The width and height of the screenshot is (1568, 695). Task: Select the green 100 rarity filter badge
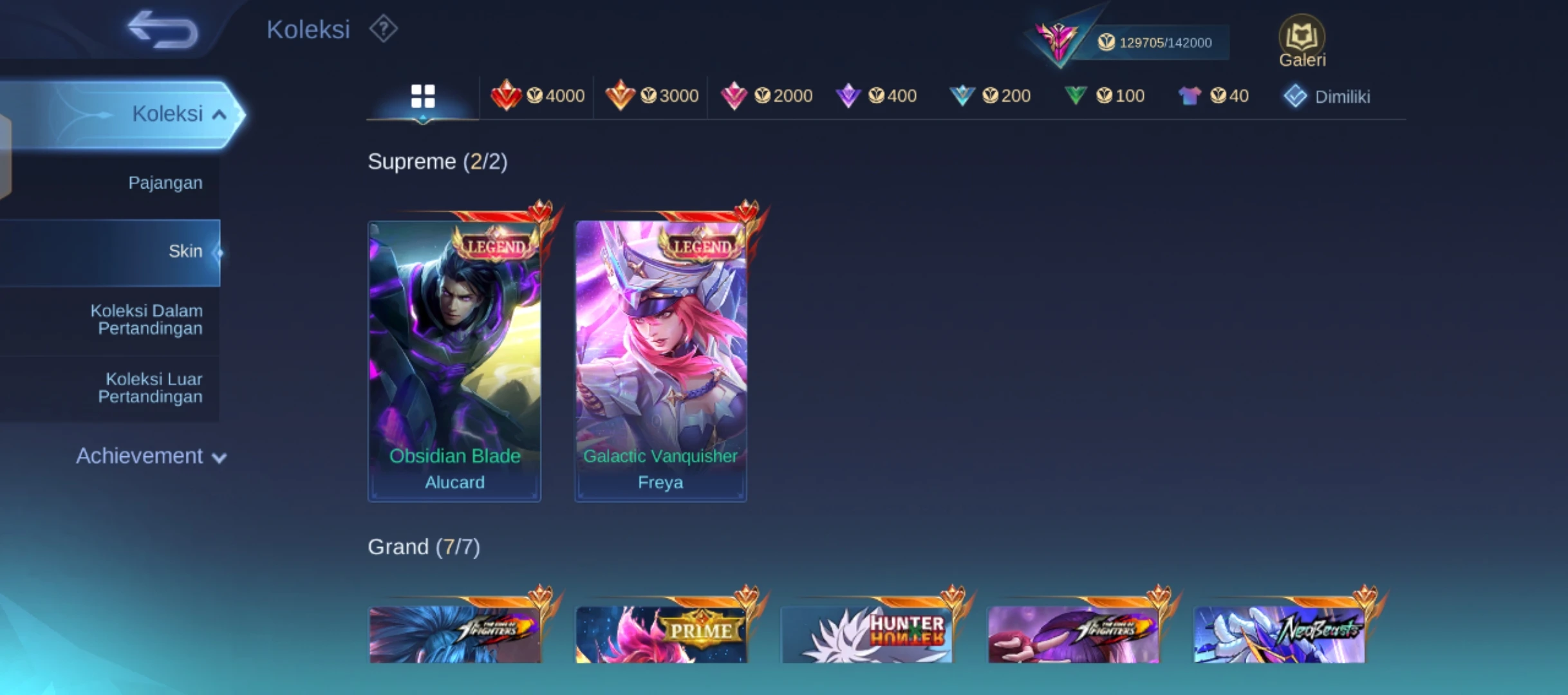[x=1105, y=95]
